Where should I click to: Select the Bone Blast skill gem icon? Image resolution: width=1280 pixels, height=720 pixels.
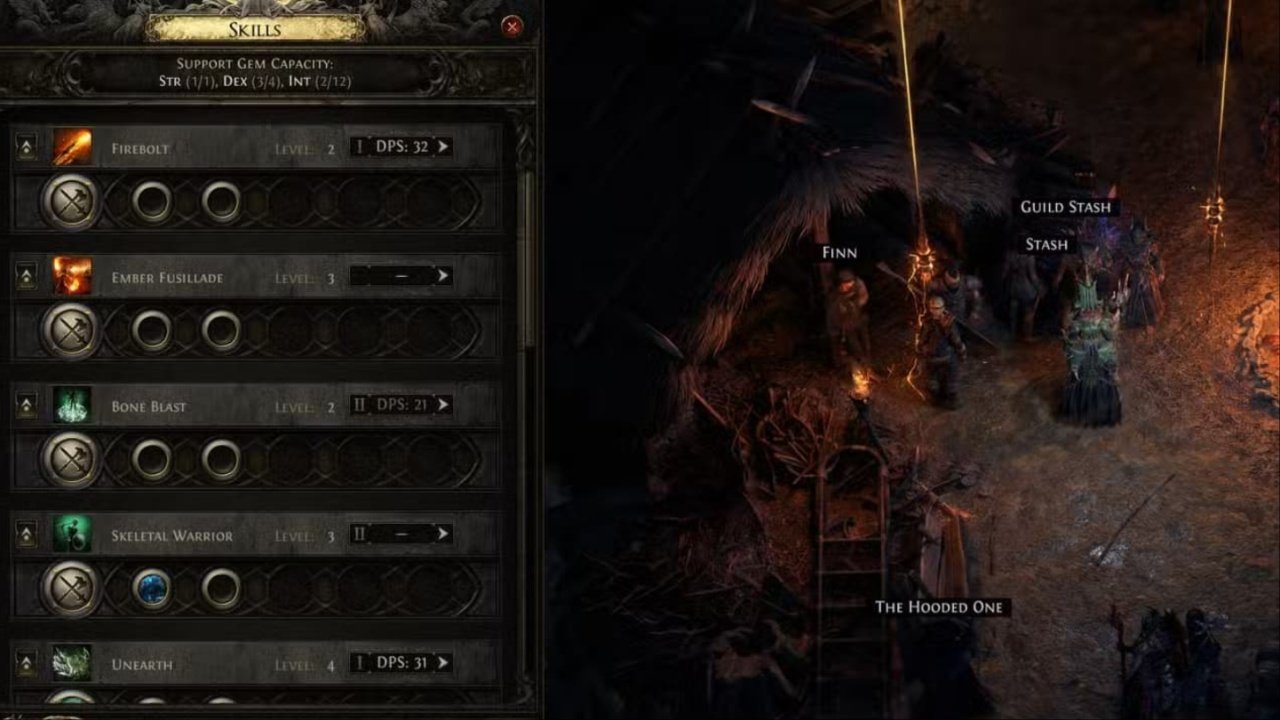[72, 406]
